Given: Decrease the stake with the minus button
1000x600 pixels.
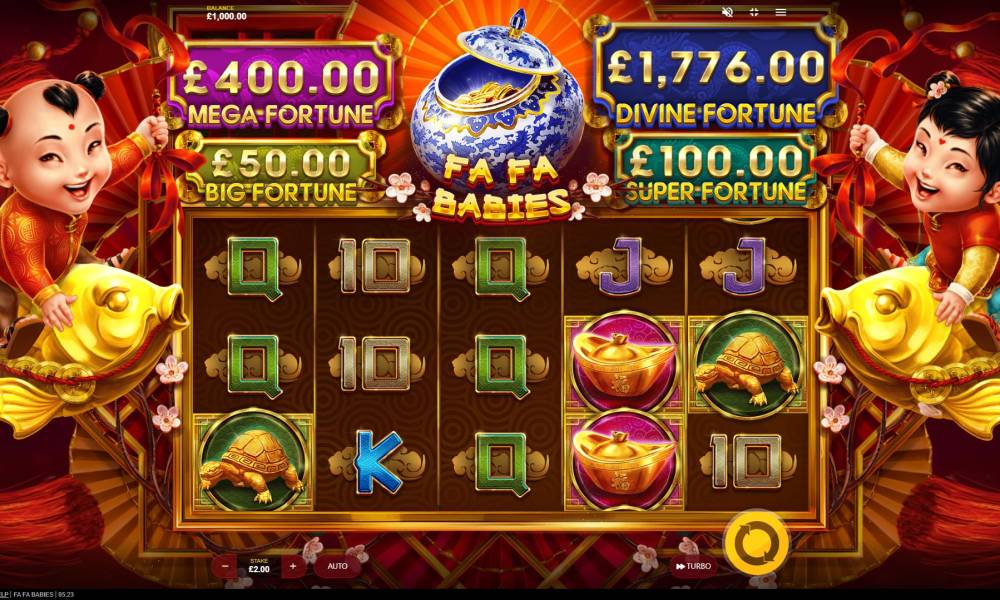Looking at the screenshot, I should point(225,566).
